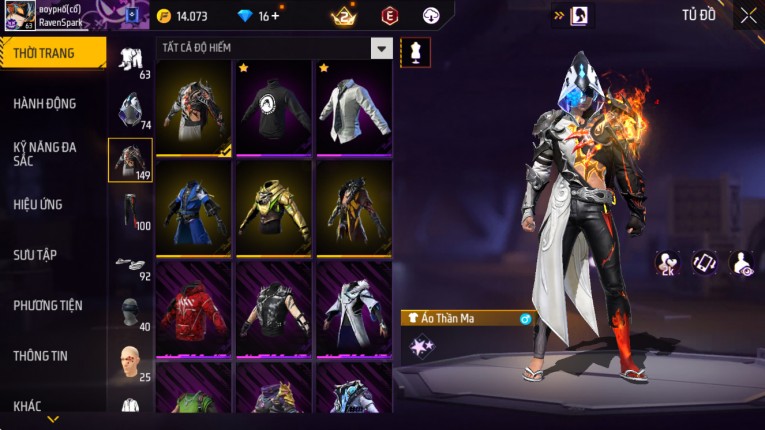Screen dimensions: 765x430
Task: Open the Phương Tiện category
Action: point(49,306)
